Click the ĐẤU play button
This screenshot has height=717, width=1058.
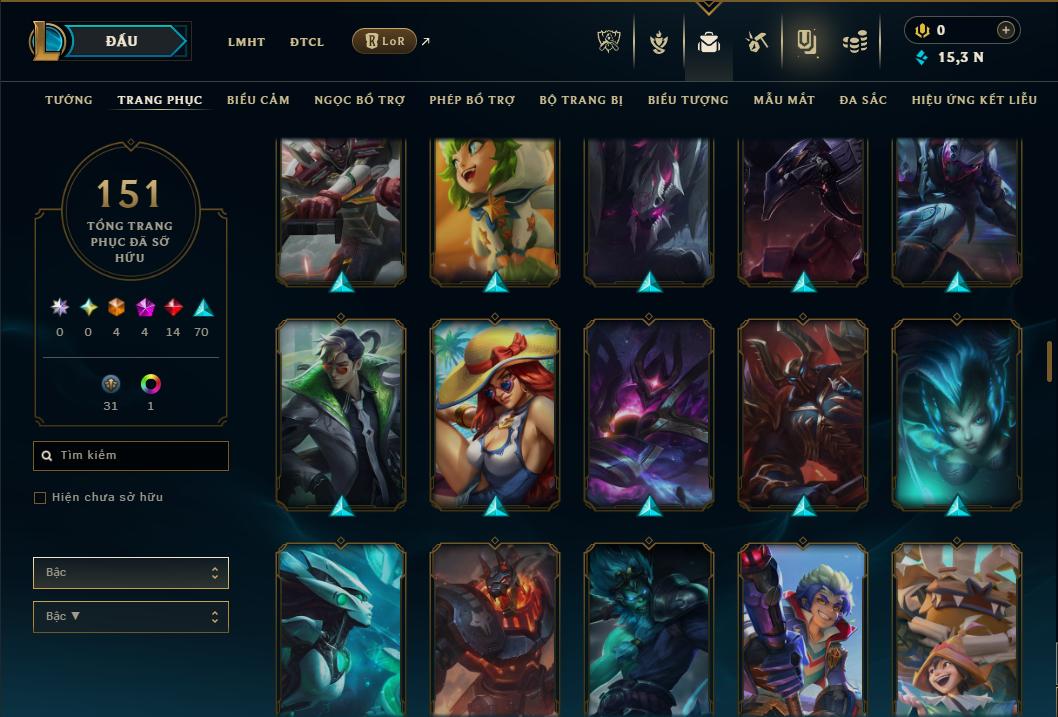122,41
